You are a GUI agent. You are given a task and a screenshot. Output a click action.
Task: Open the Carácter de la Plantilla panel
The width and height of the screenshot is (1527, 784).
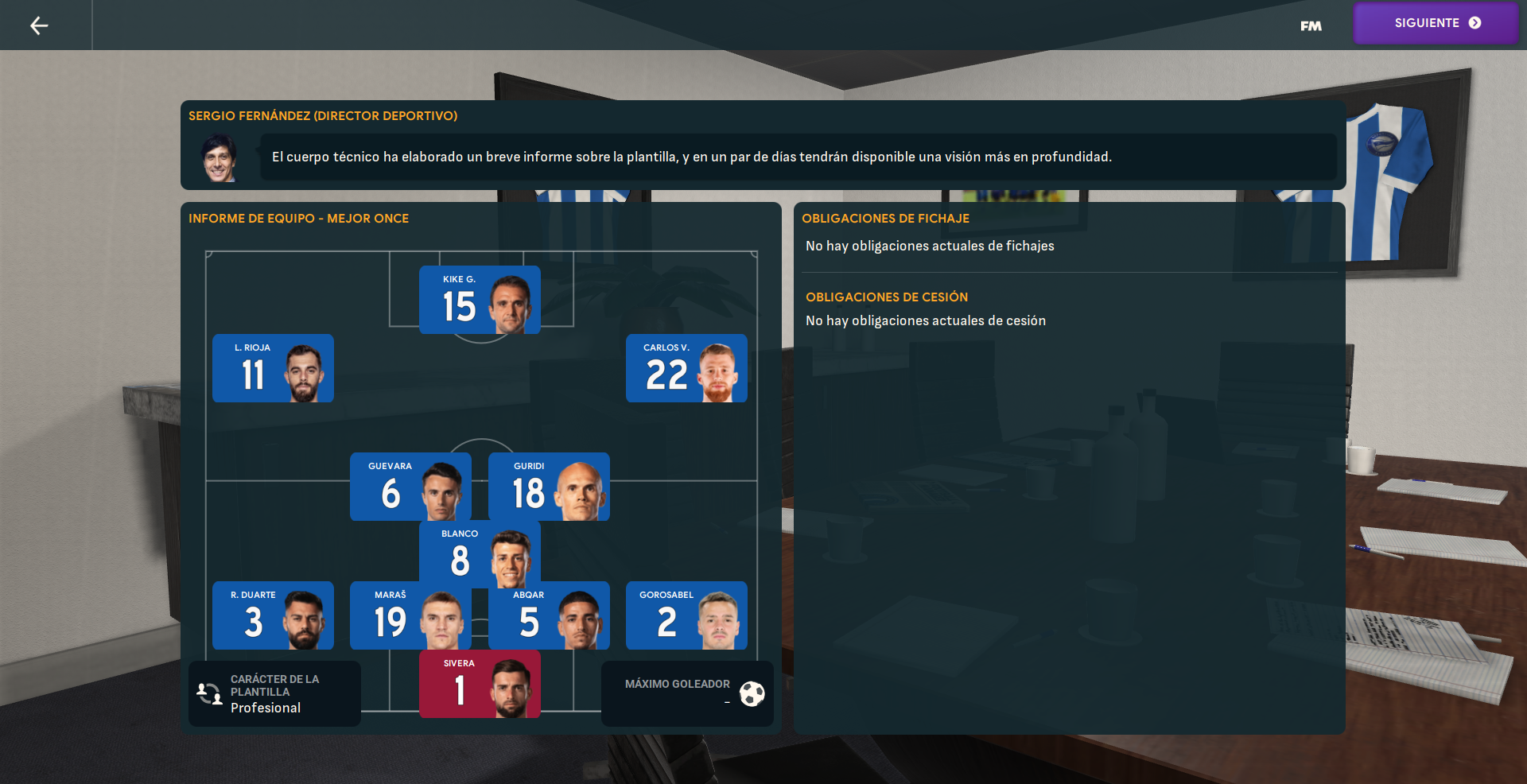[x=274, y=693]
